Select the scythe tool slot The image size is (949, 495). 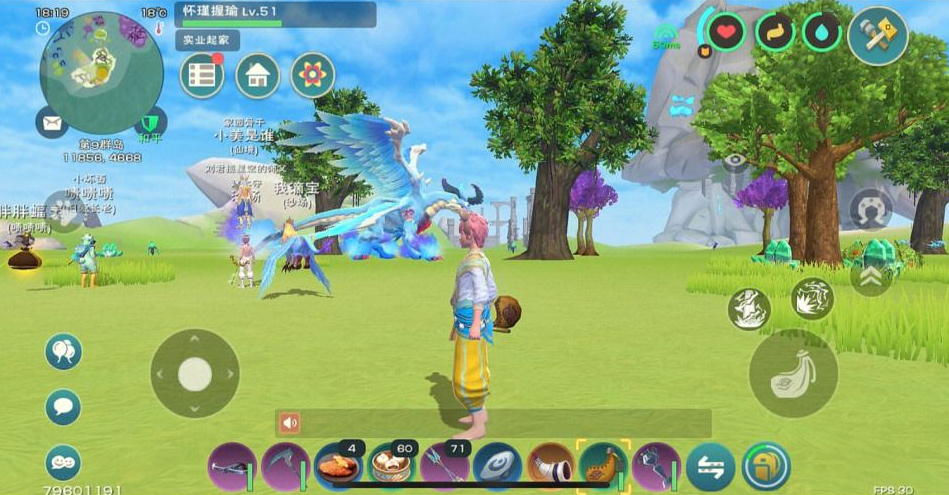pos(285,467)
